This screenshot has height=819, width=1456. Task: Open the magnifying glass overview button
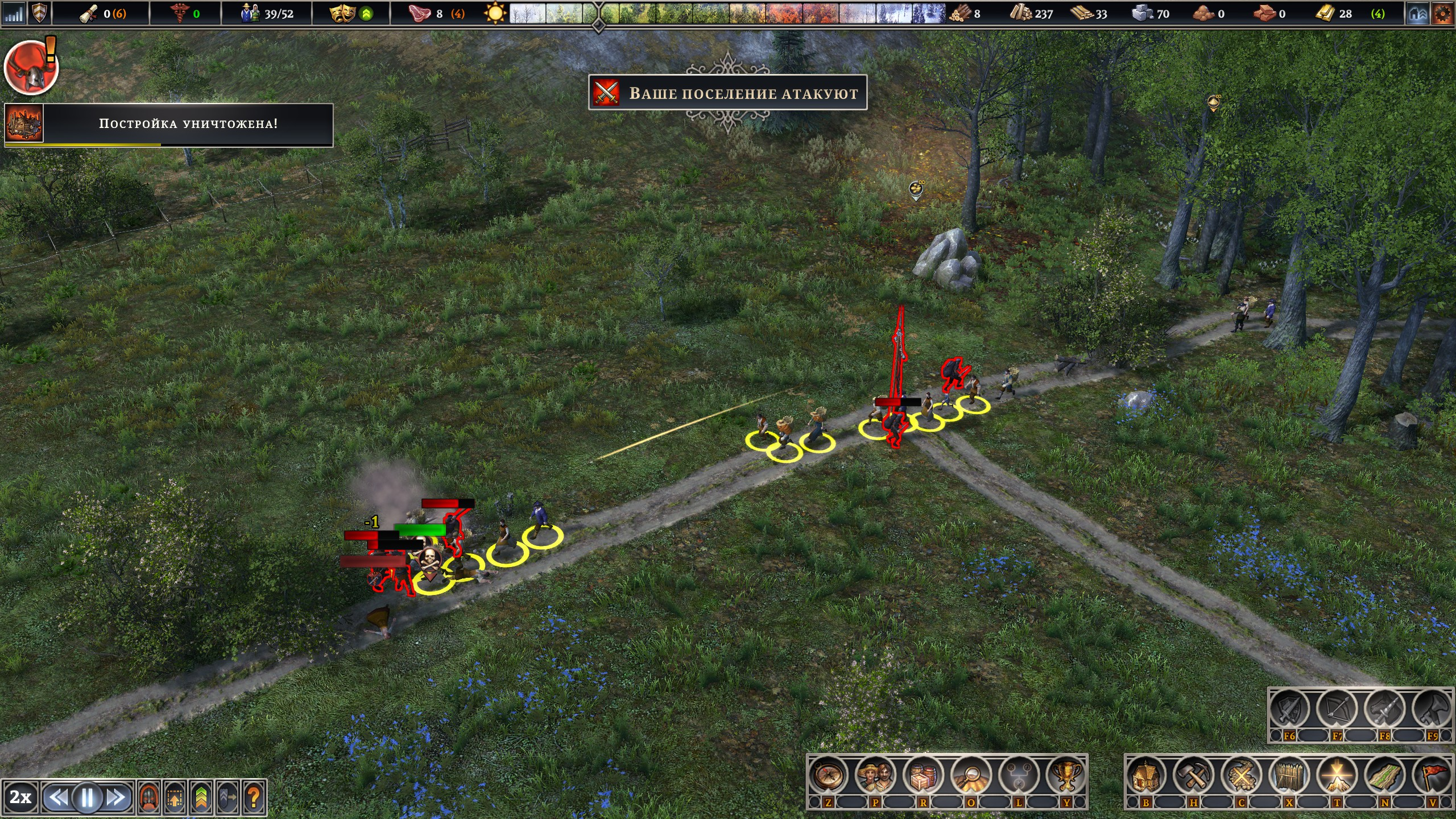click(x=971, y=776)
